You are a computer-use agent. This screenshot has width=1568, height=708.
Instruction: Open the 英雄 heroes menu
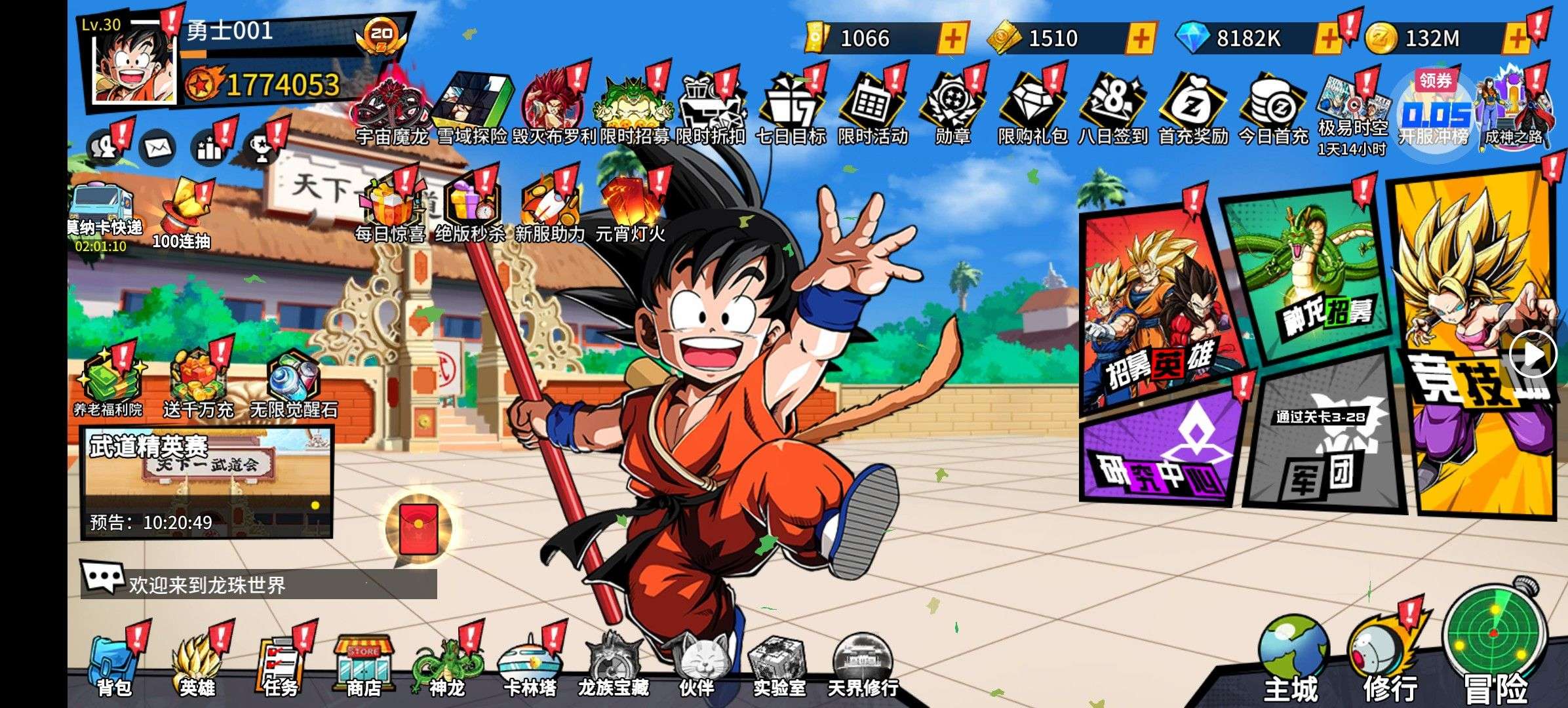pos(197,665)
